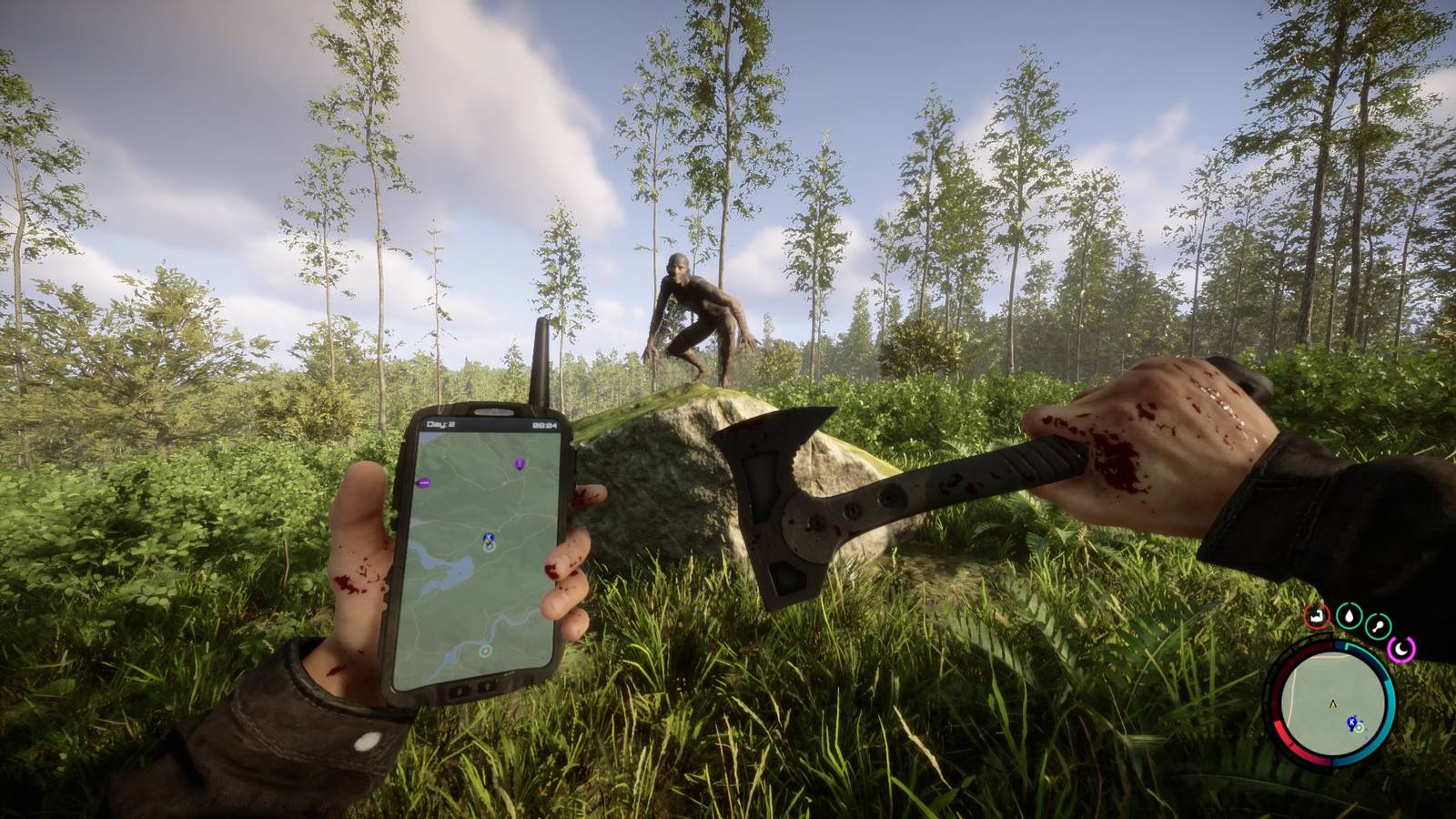This screenshot has width=1456, height=819.
Task: Select the red armor status icon
Action: point(1317,616)
